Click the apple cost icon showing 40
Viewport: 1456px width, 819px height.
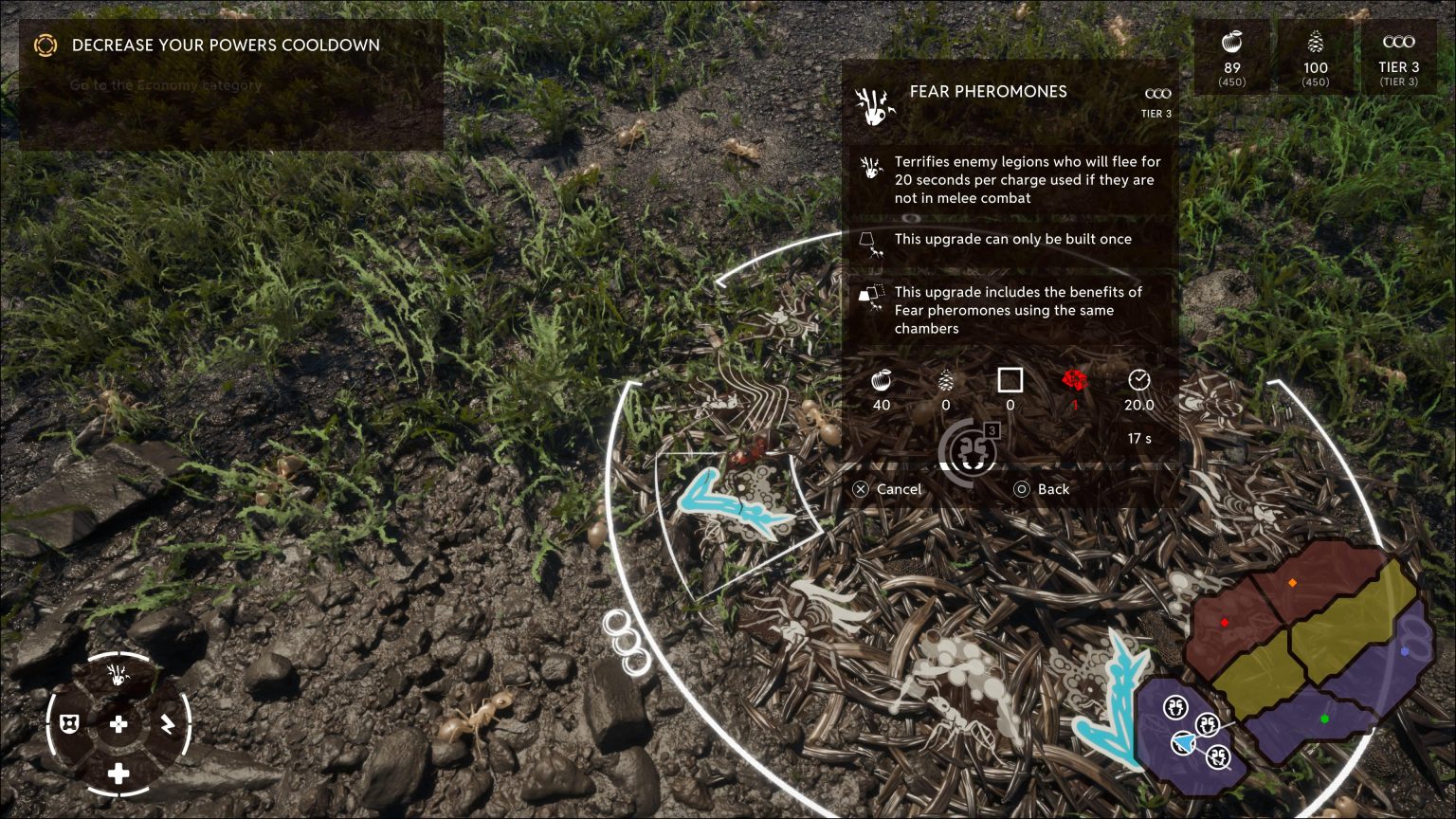tap(882, 381)
